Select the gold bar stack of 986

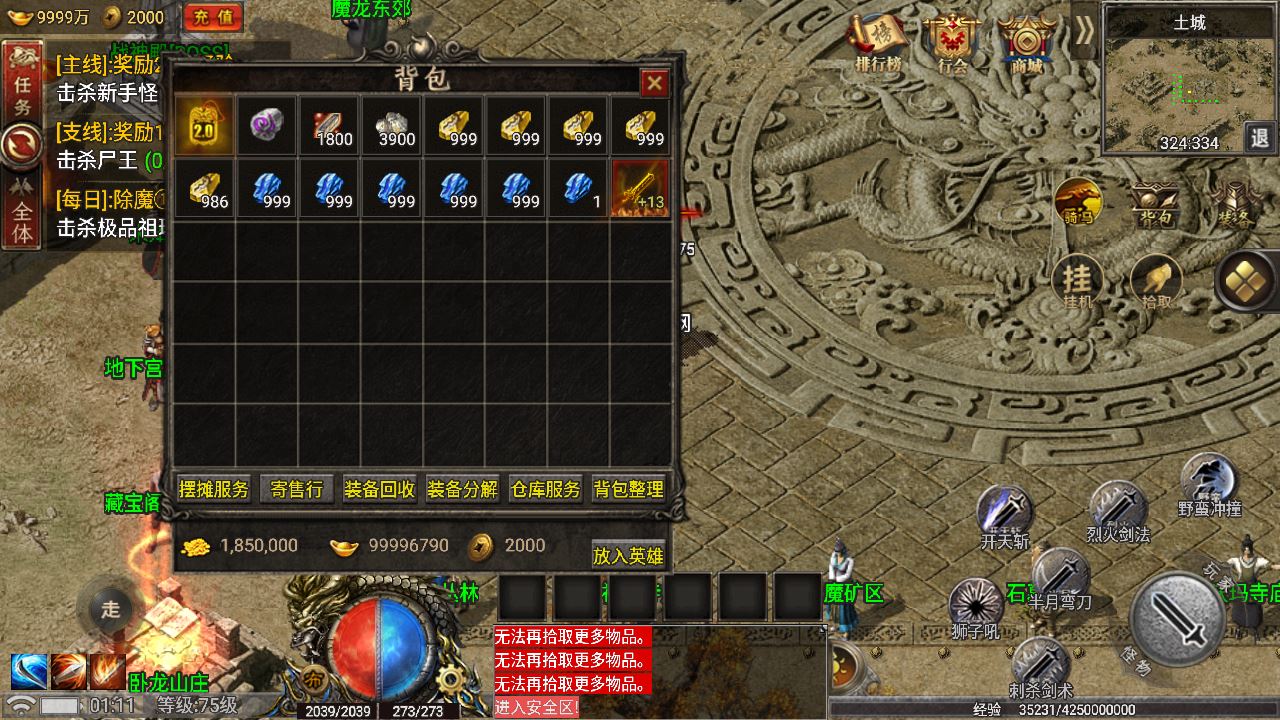[205, 188]
